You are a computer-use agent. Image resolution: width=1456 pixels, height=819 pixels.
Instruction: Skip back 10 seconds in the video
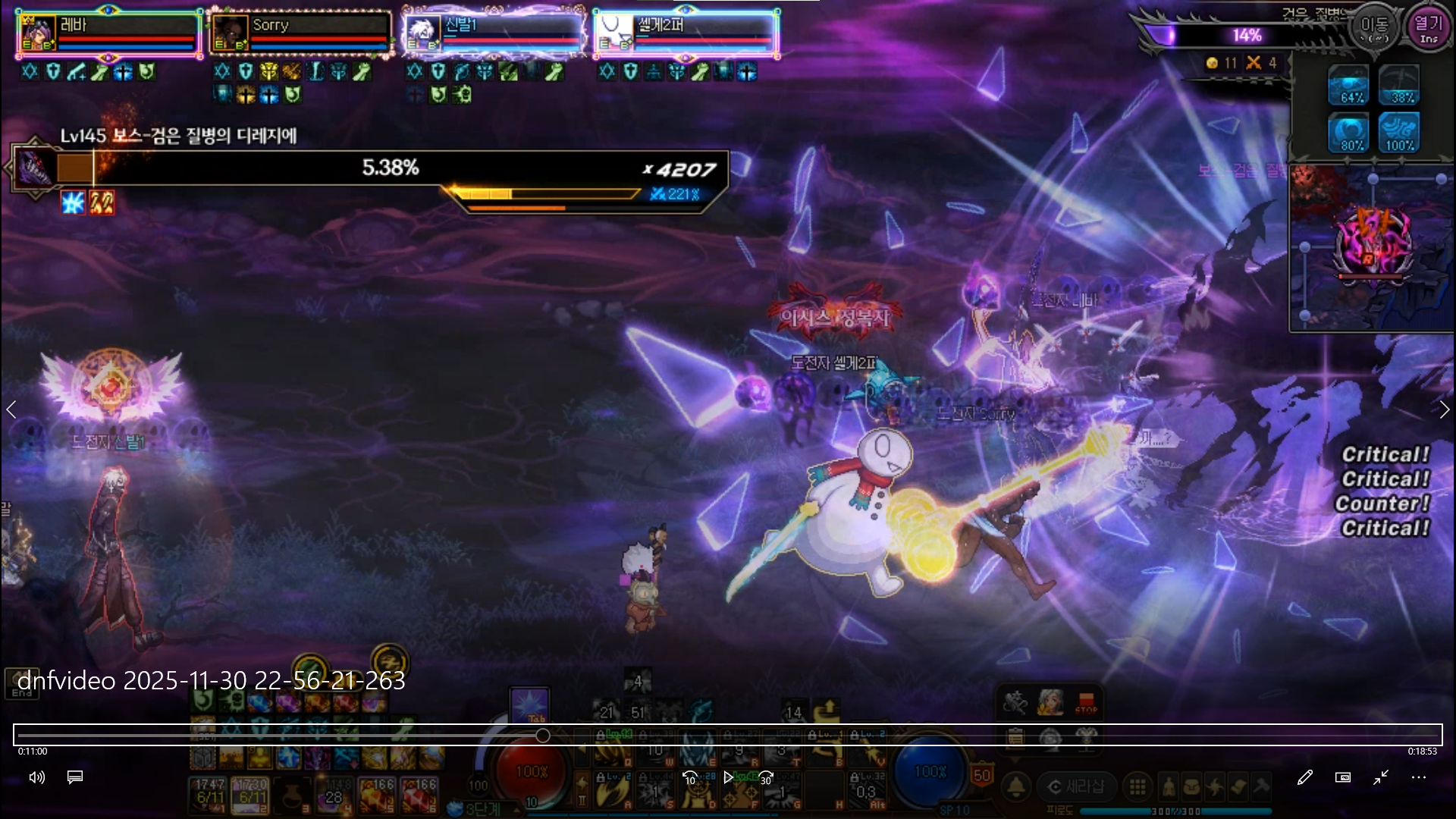(690, 777)
